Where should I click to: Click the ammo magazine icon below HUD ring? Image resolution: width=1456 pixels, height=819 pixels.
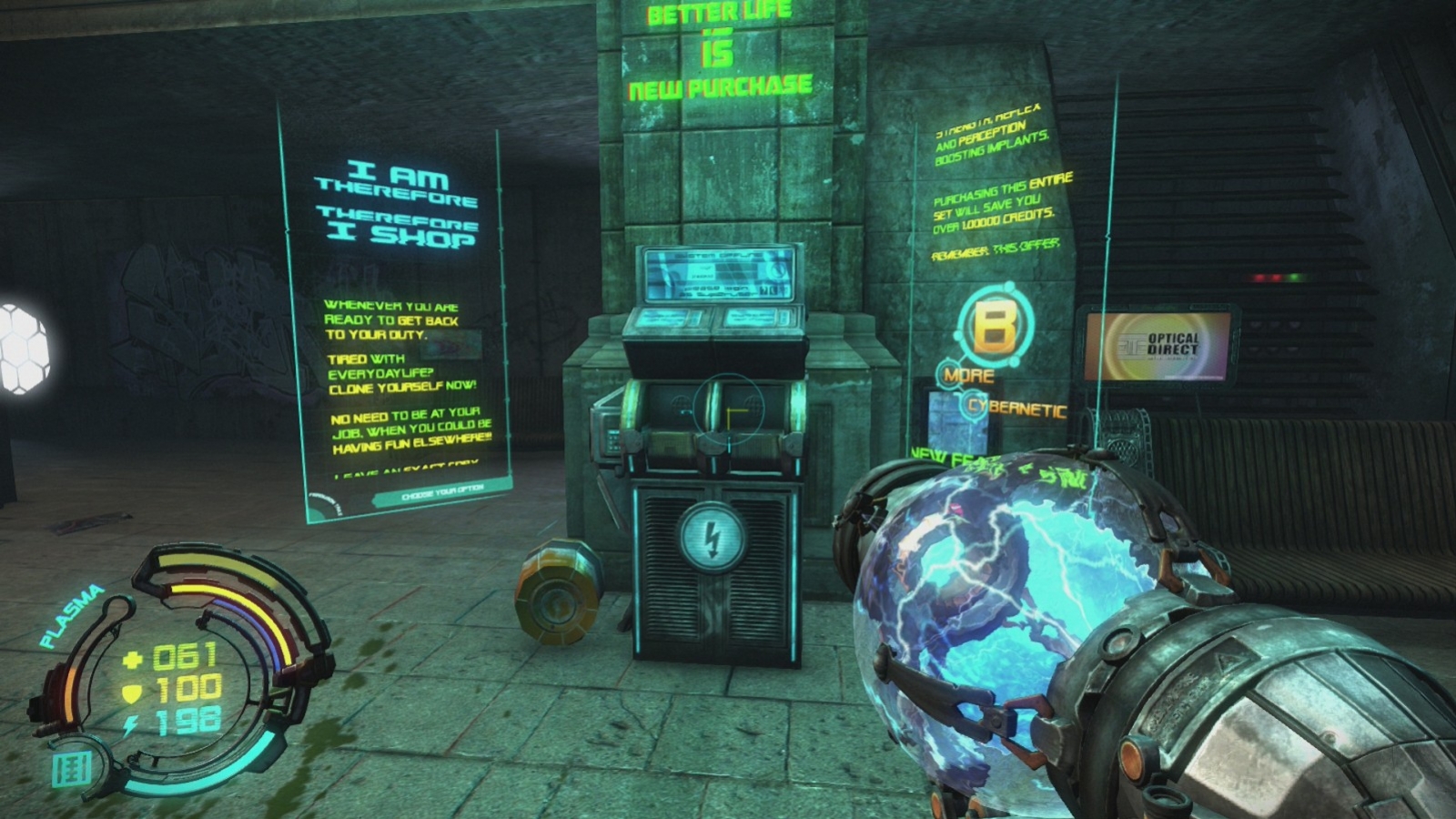71,769
